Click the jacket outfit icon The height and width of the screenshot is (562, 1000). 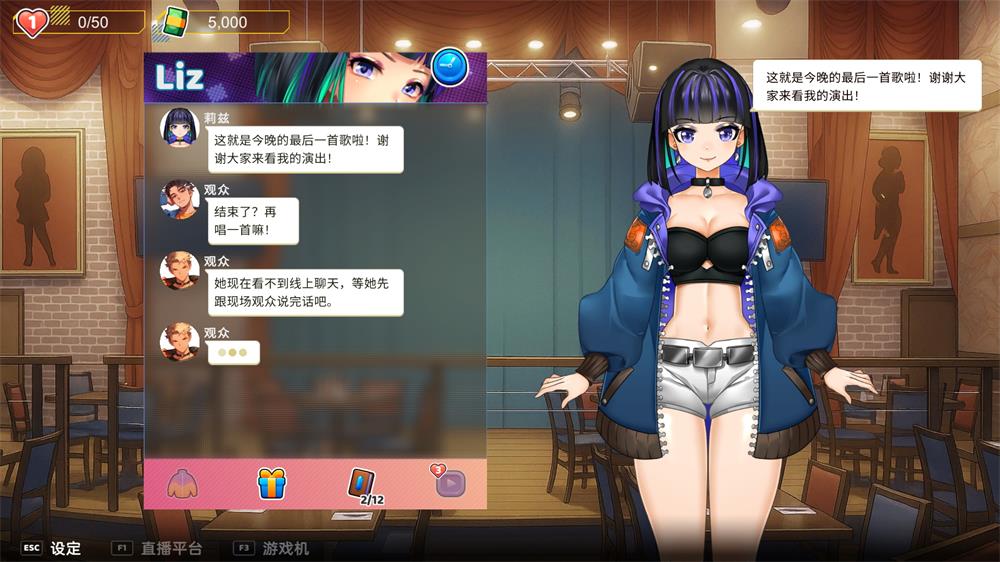[x=183, y=484]
